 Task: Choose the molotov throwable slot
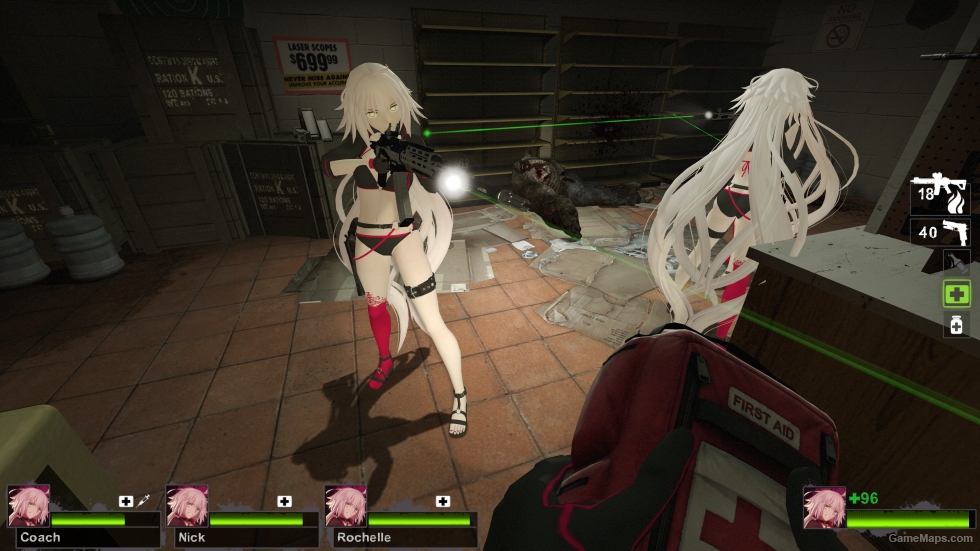[955, 263]
